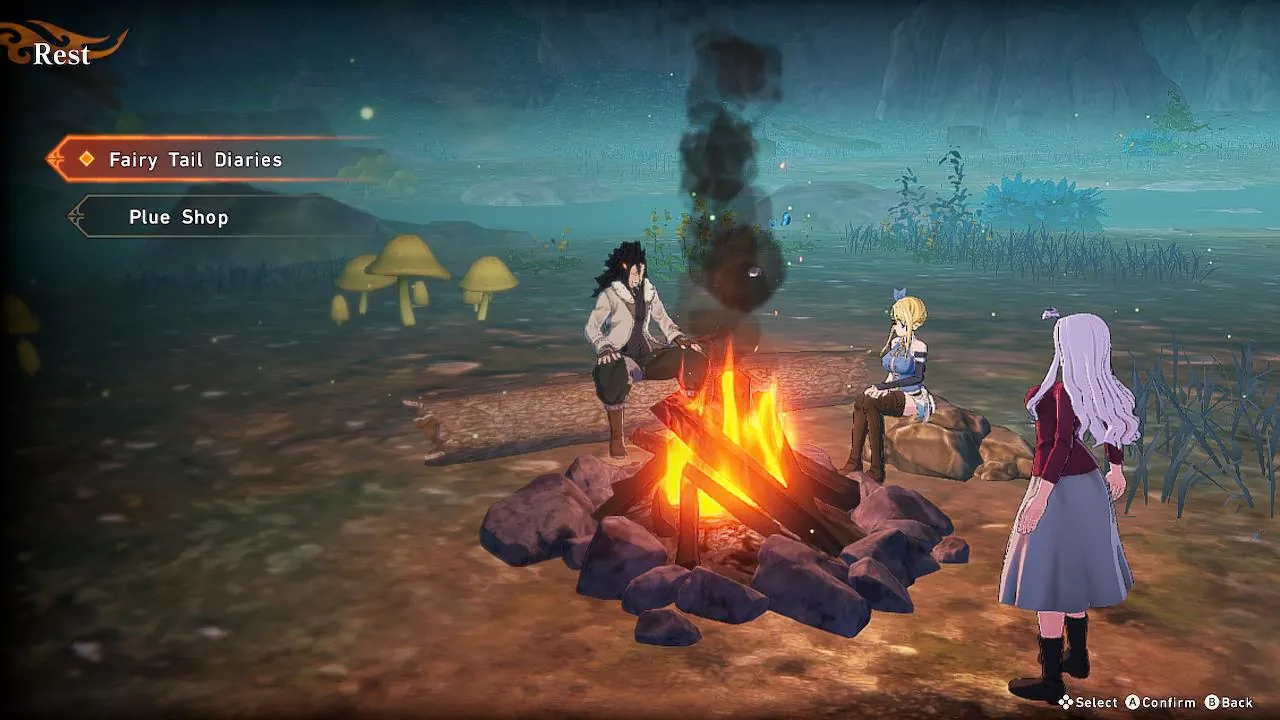Click the arrow ornament left of Plue Shop
Image resolution: width=1280 pixels, height=720 pixels.
click(75, 217)
